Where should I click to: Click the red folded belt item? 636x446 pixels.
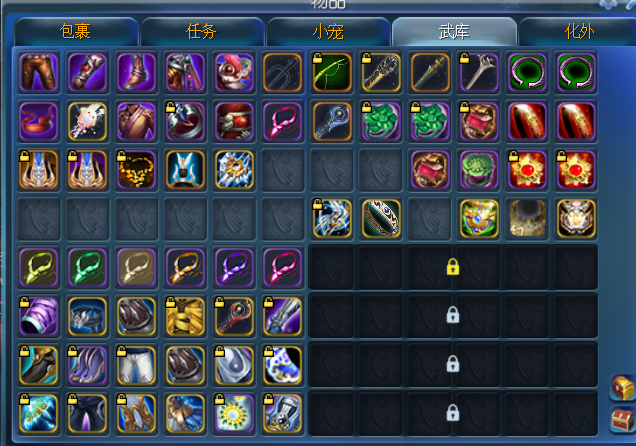point(38,121)
